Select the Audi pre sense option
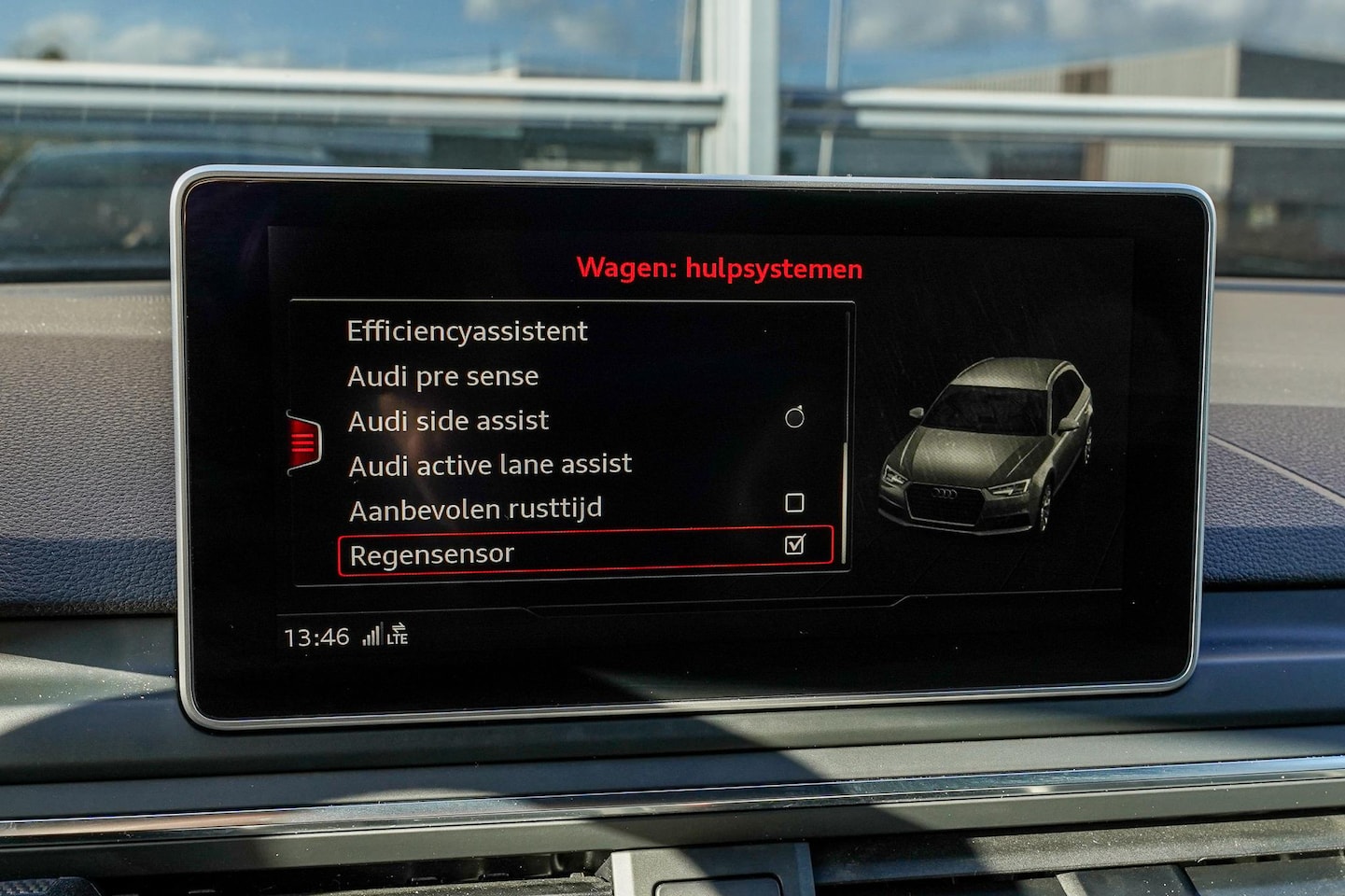The height and width of the screenshot is (896, 1345). 442,376
